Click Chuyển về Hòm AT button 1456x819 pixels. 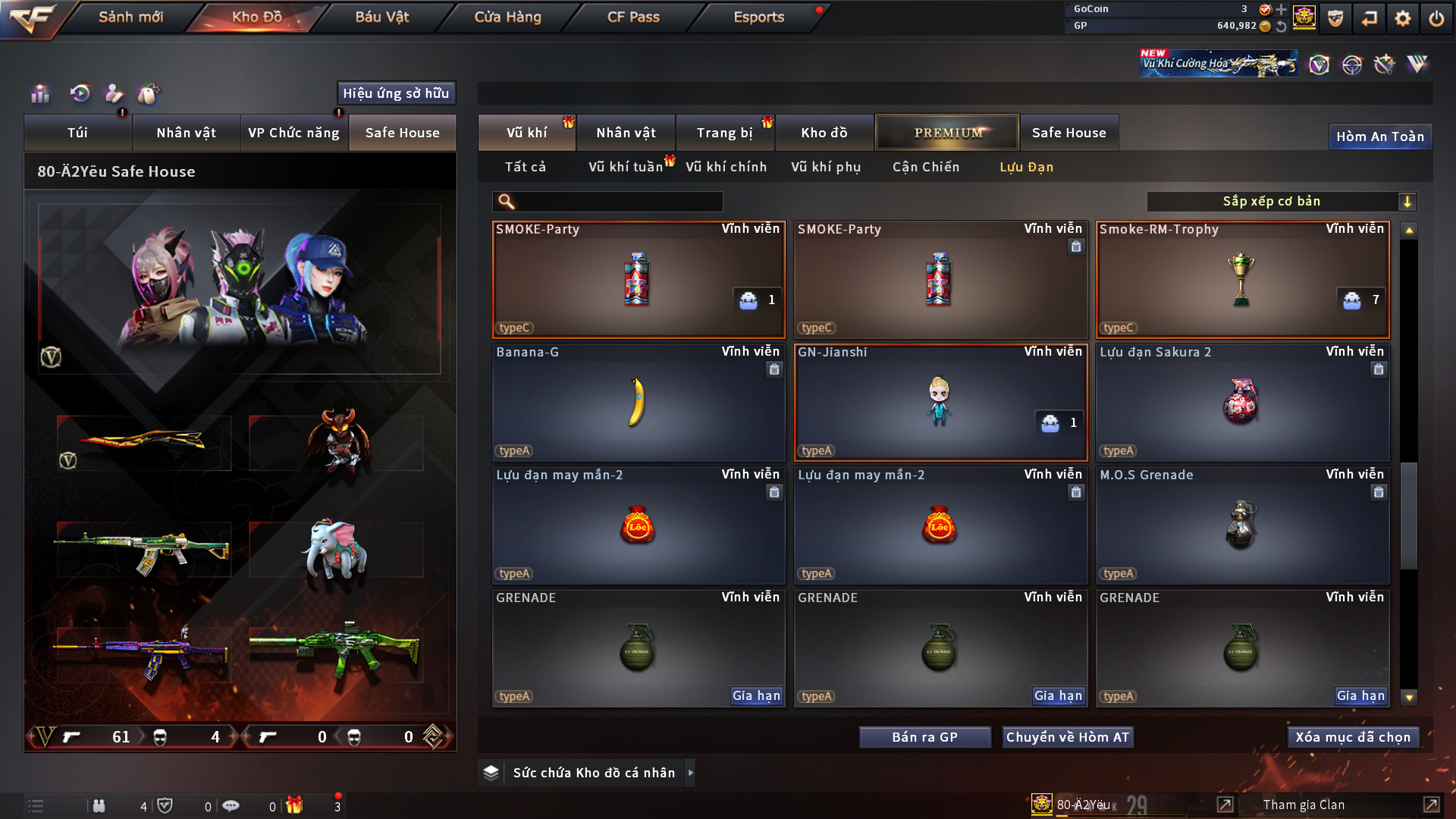click(1067, 737)
